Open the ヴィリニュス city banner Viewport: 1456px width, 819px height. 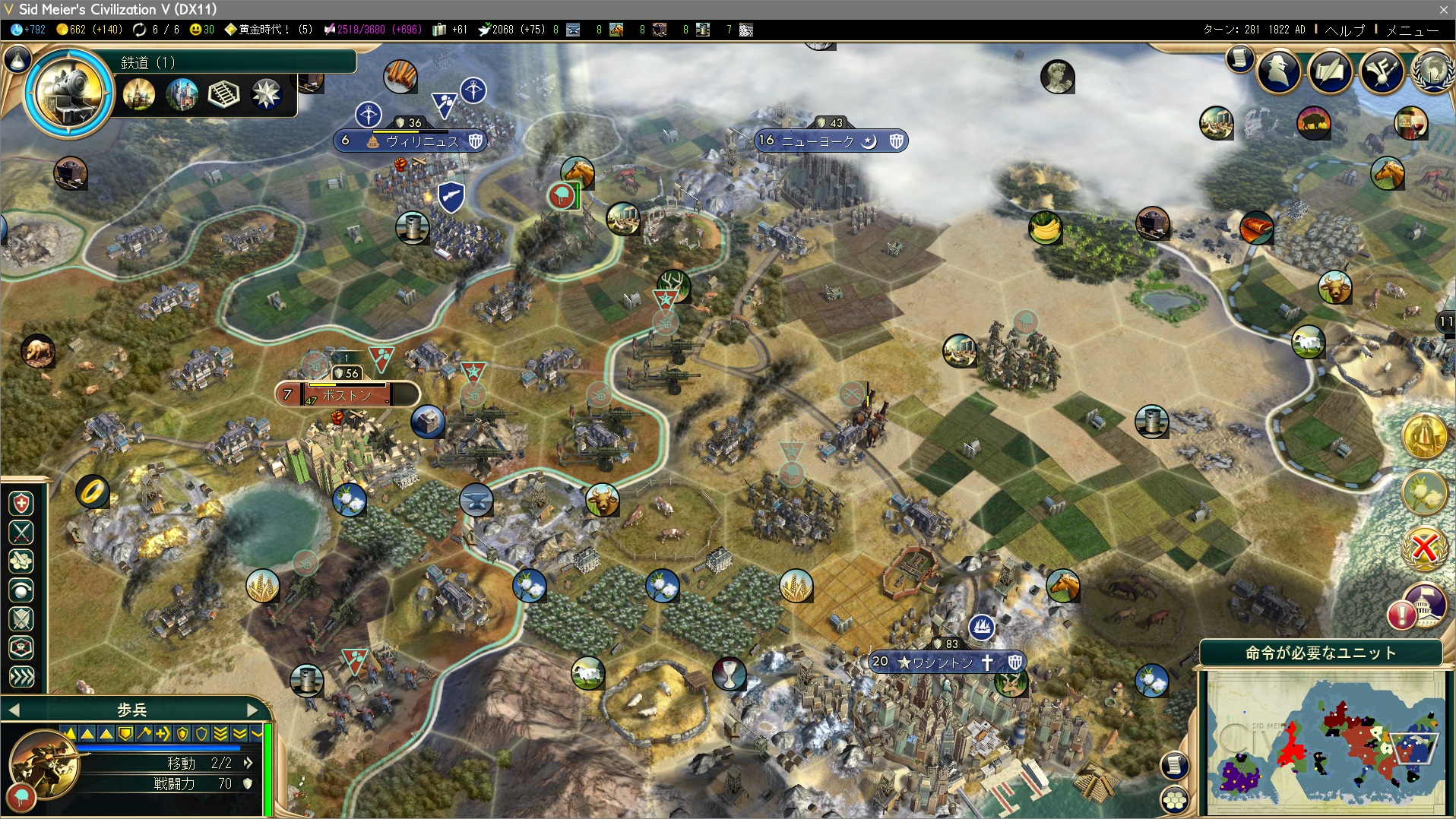click(422, 141)
